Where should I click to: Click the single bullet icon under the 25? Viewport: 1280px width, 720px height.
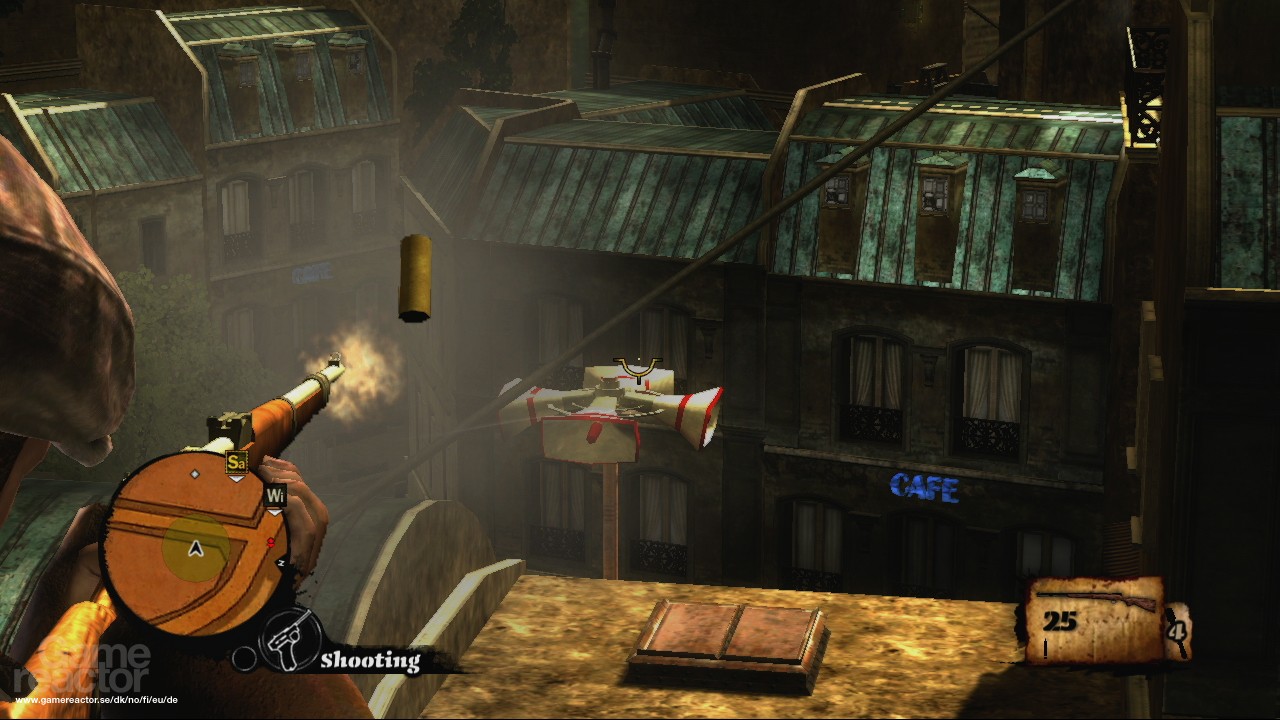point(1045,647)
